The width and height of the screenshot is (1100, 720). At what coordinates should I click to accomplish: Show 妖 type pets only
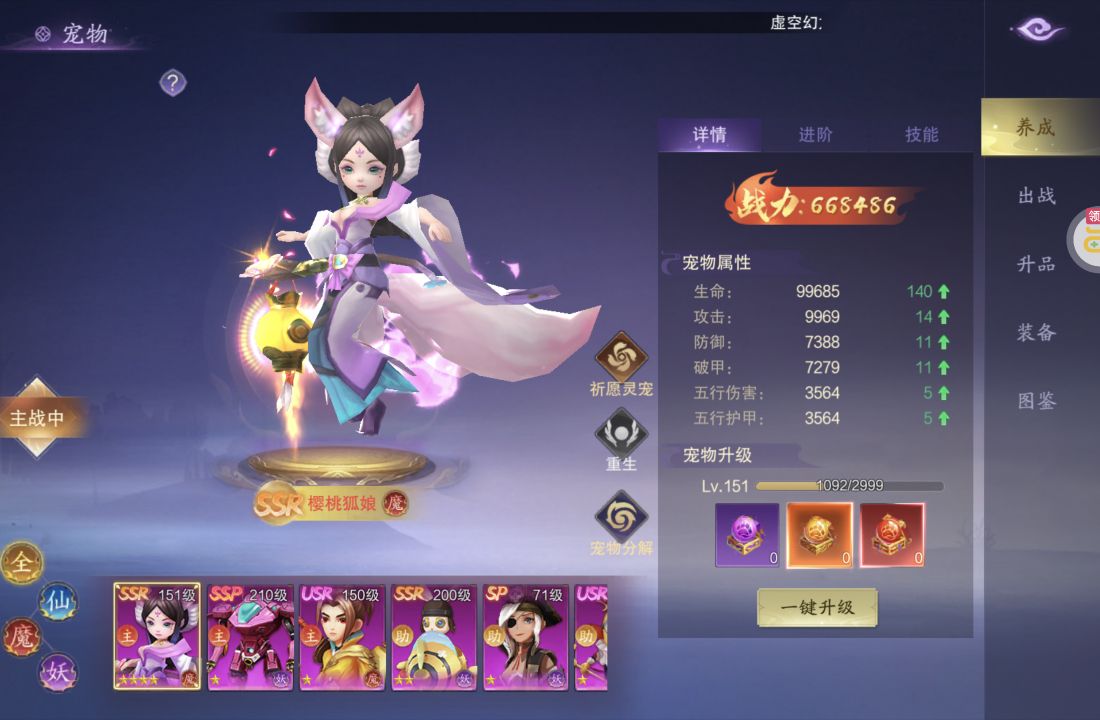pyautogui.click(x=57, y=672)
